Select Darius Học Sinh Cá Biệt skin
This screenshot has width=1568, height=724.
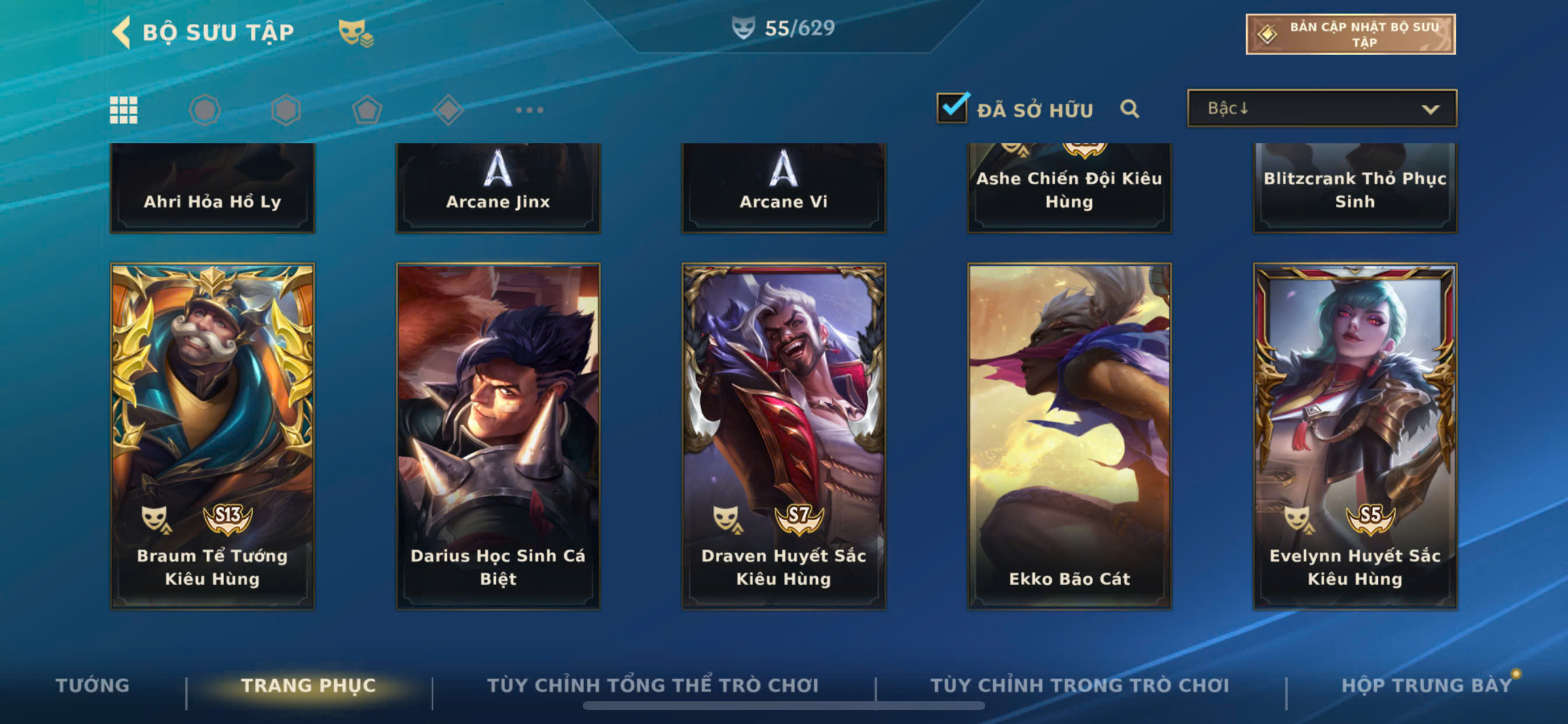(x=498, y=435)
